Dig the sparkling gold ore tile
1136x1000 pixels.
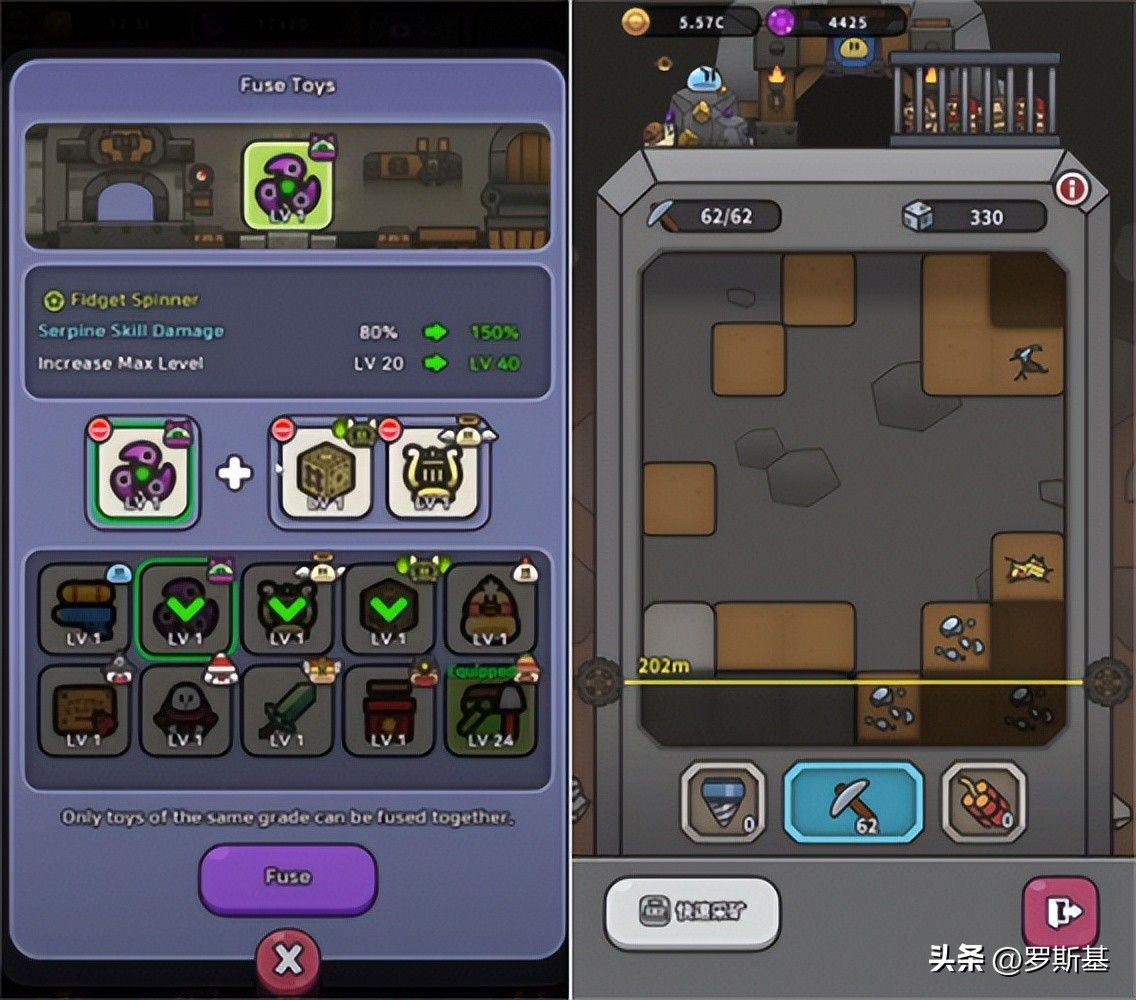point(1027,568)
